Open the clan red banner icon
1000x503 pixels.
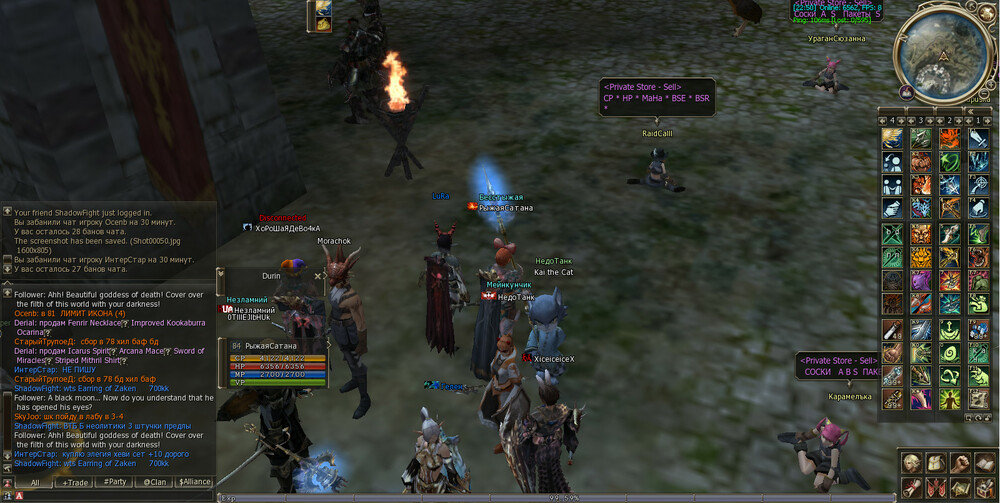coord(936,487)
